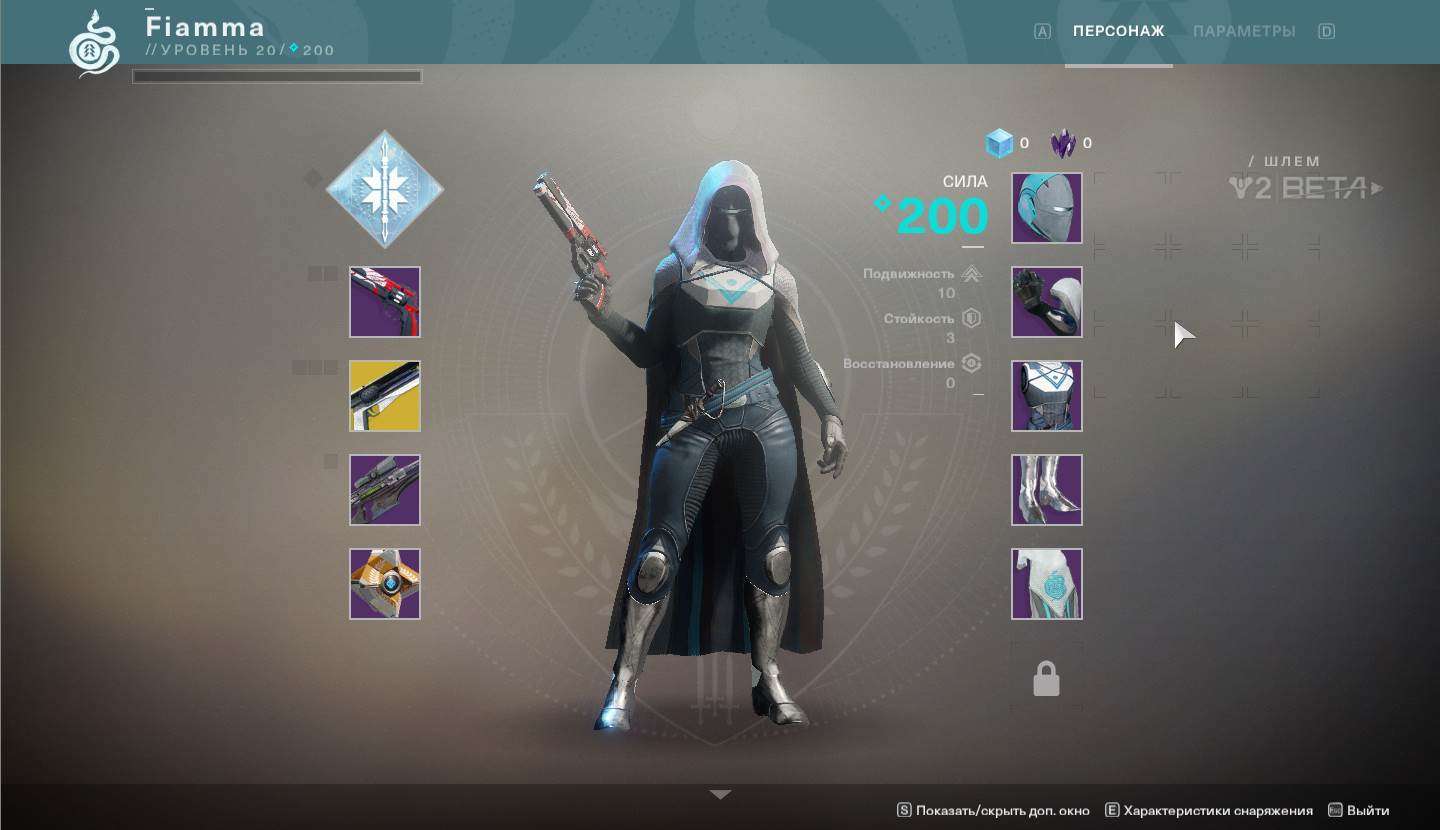Click the serpent clan emblem icon
Image resolution: width=1440 pixels, height=830 pixels.
pyautogui.click(x=94, y=43)
